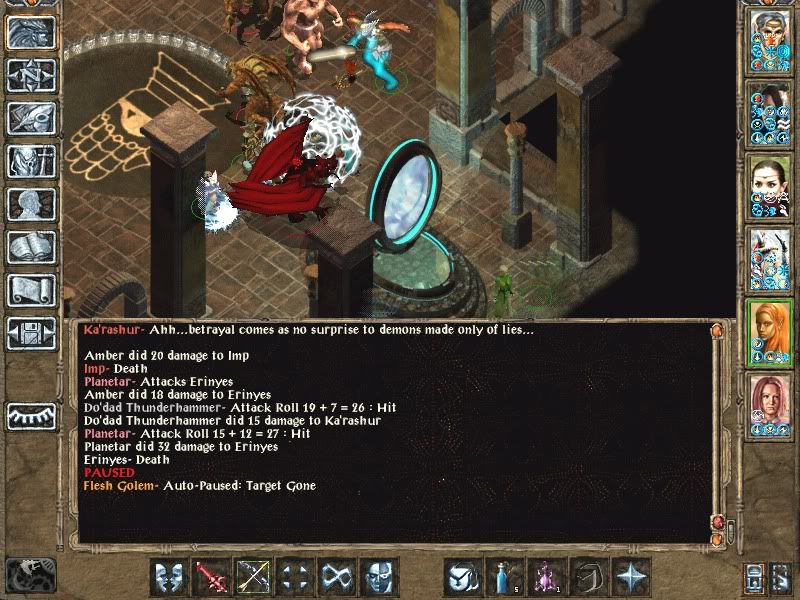Show the character record bust button

31,204
